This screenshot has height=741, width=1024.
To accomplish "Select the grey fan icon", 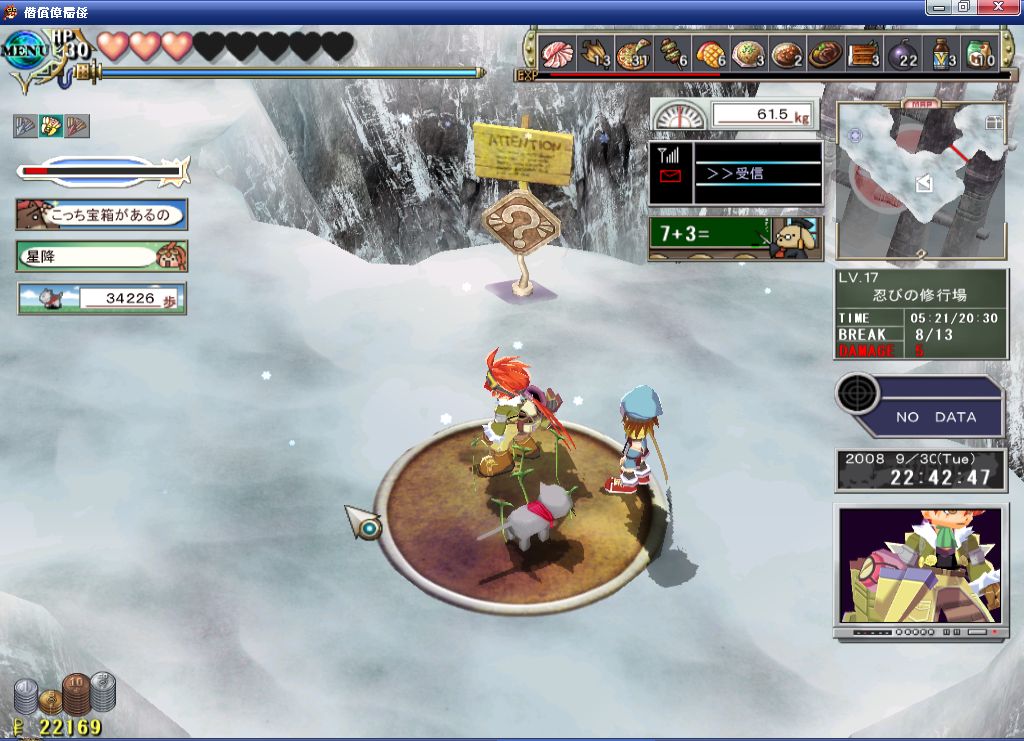I will coord(25,126).
